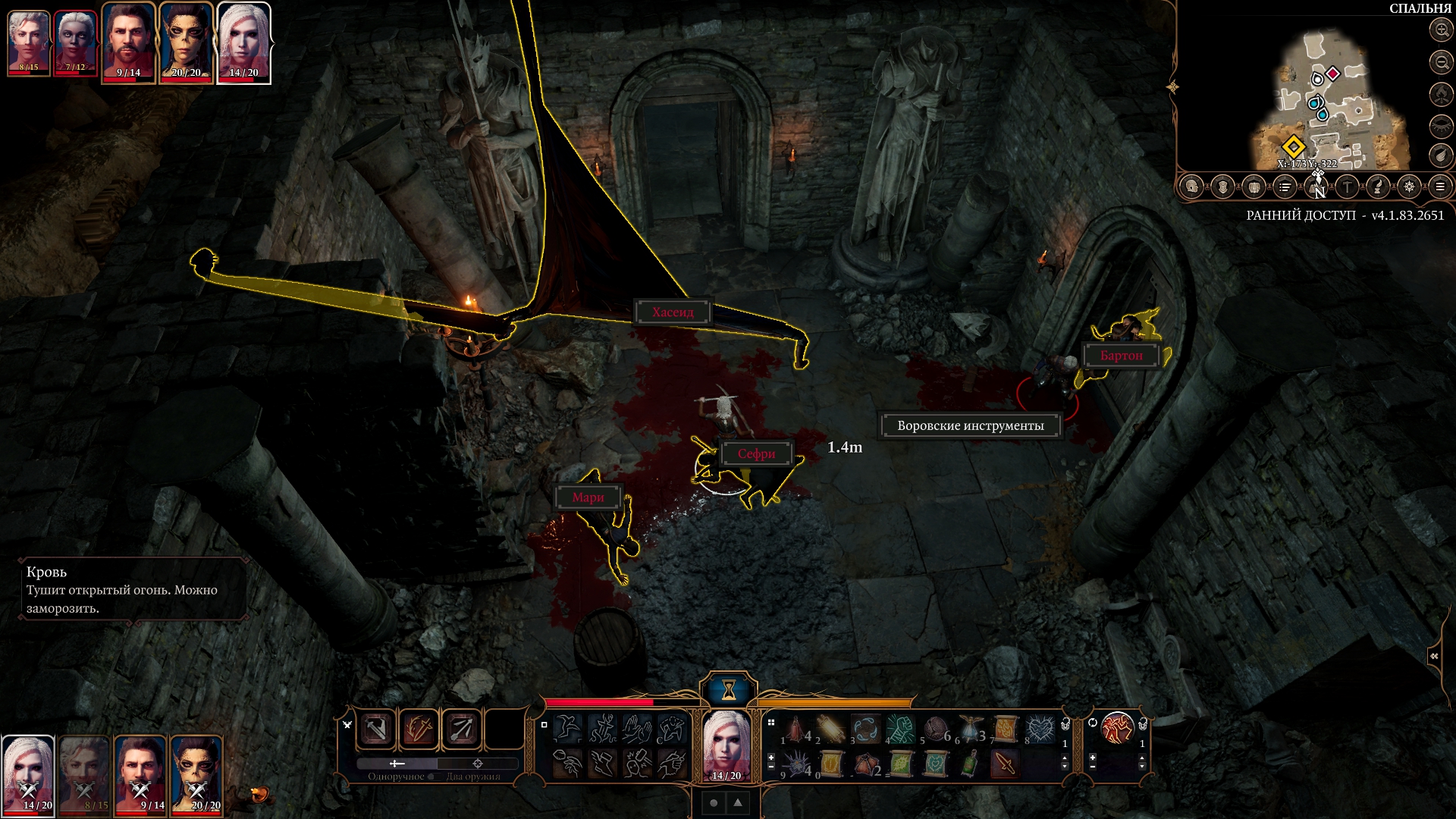Use the green potion bottle slot
The width and height of the screenshot is (1456, 819).
click(x=971, y=764)
